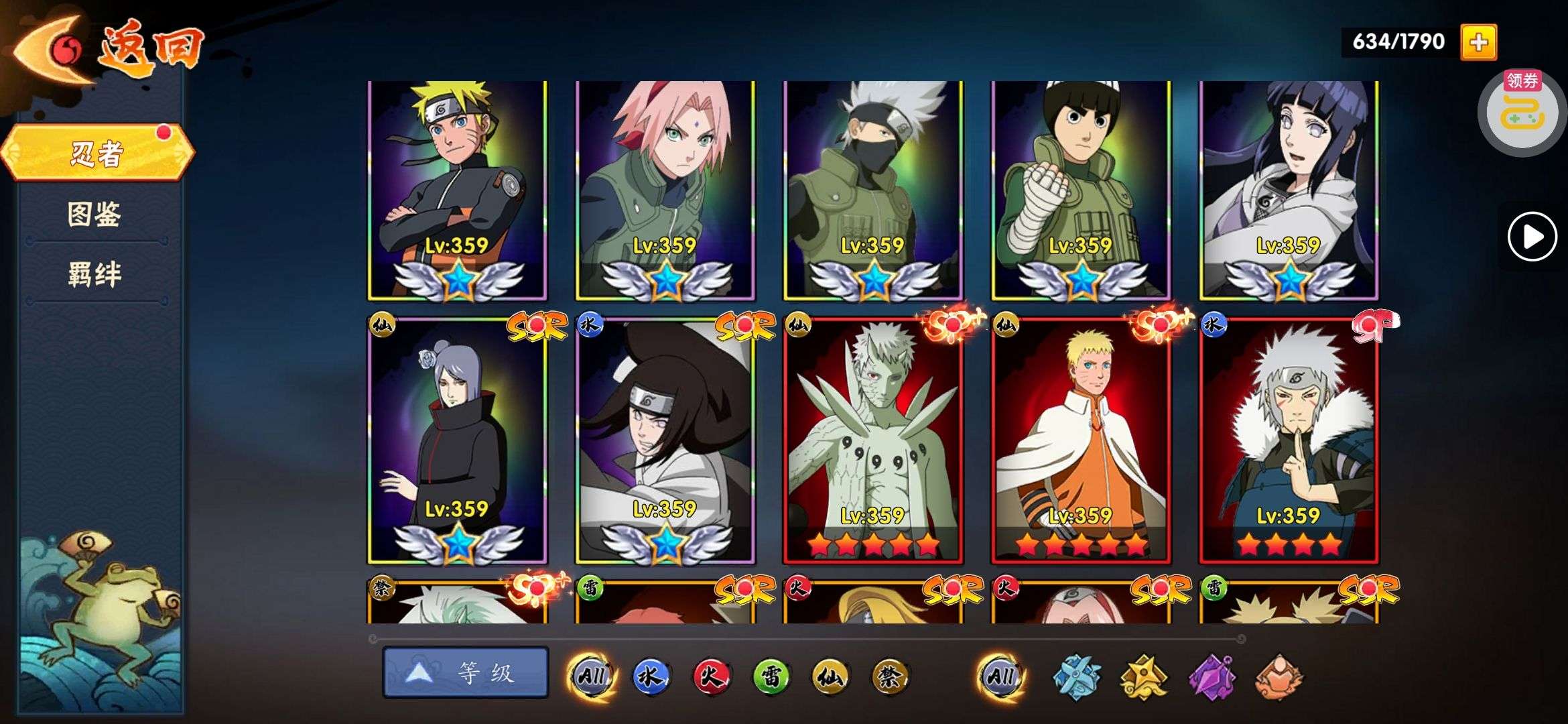Choose the Hinata ninja card
1568x724 pixels.
[x=1289, y=190]
